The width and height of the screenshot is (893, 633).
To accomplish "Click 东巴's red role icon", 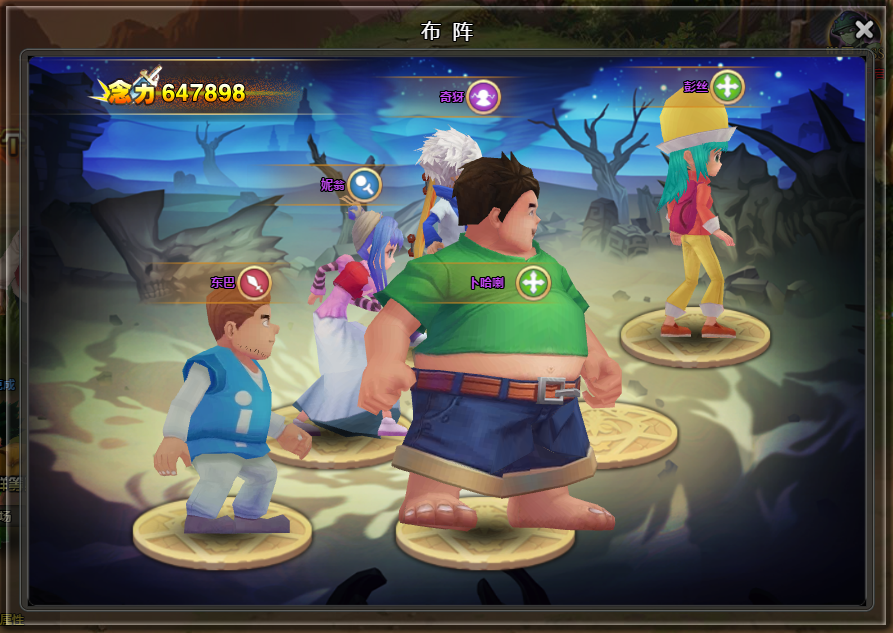I will pyautogui.click(x=255, y=283).
